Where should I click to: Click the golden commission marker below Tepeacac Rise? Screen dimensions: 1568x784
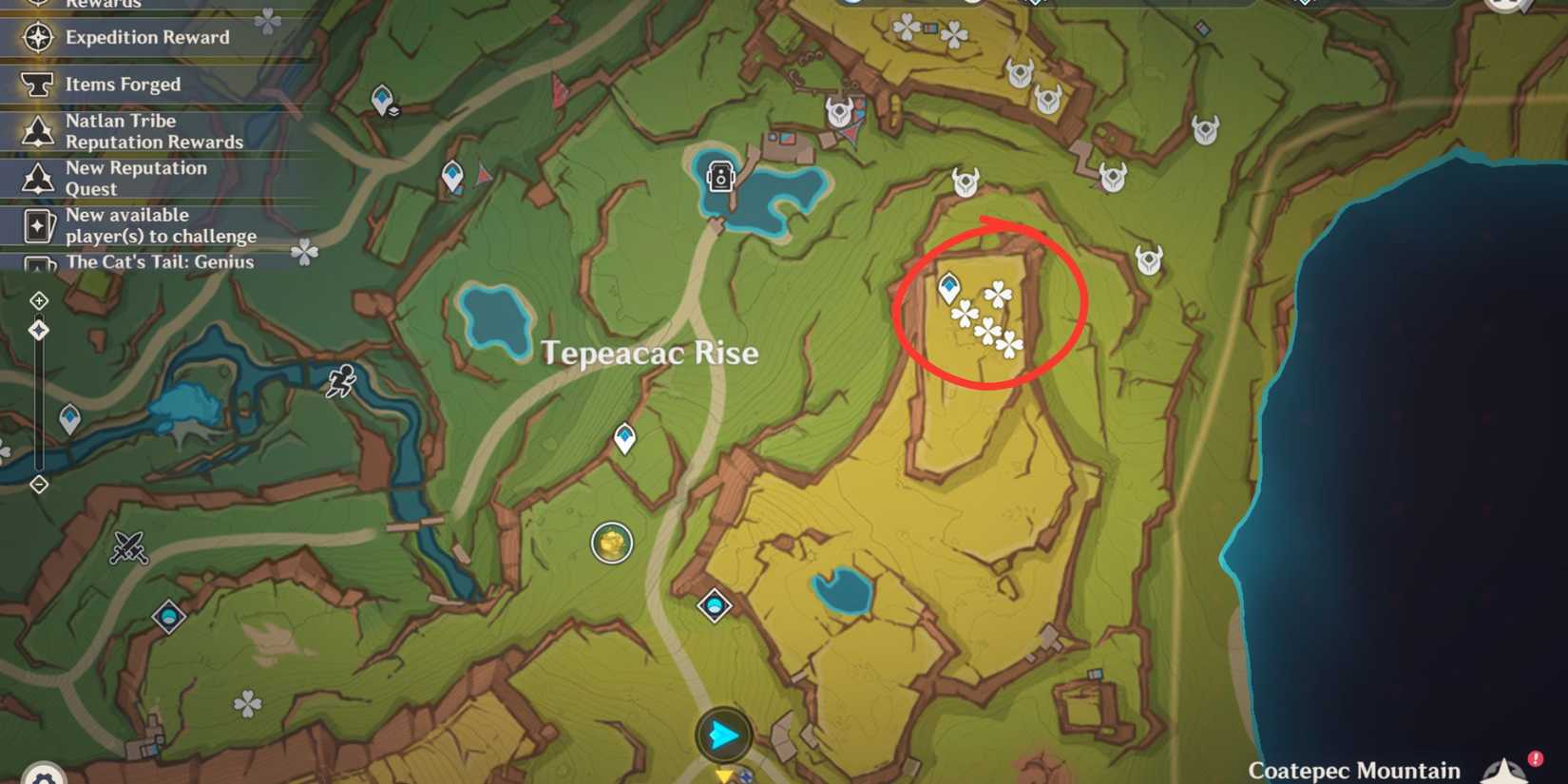coord(612,542)
